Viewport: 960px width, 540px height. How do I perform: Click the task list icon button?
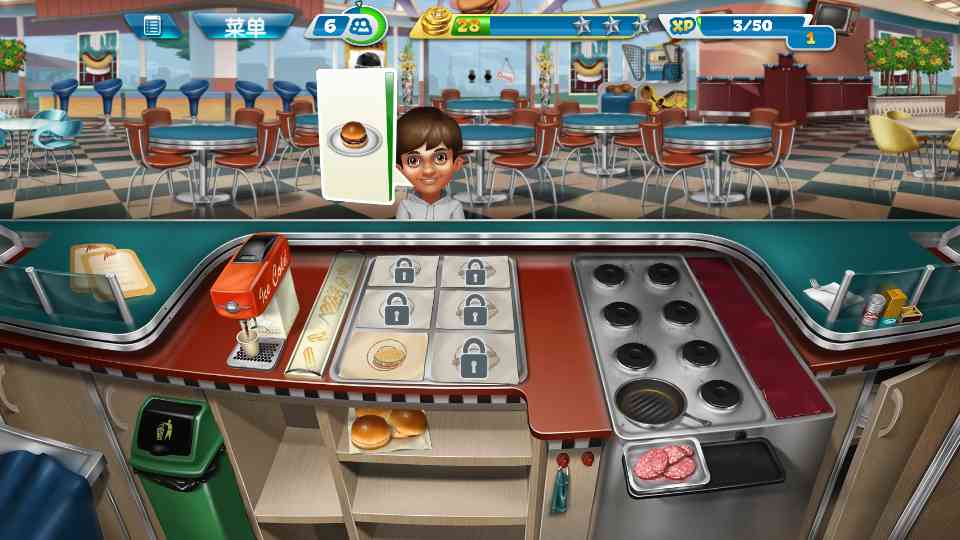pos(152,26)
